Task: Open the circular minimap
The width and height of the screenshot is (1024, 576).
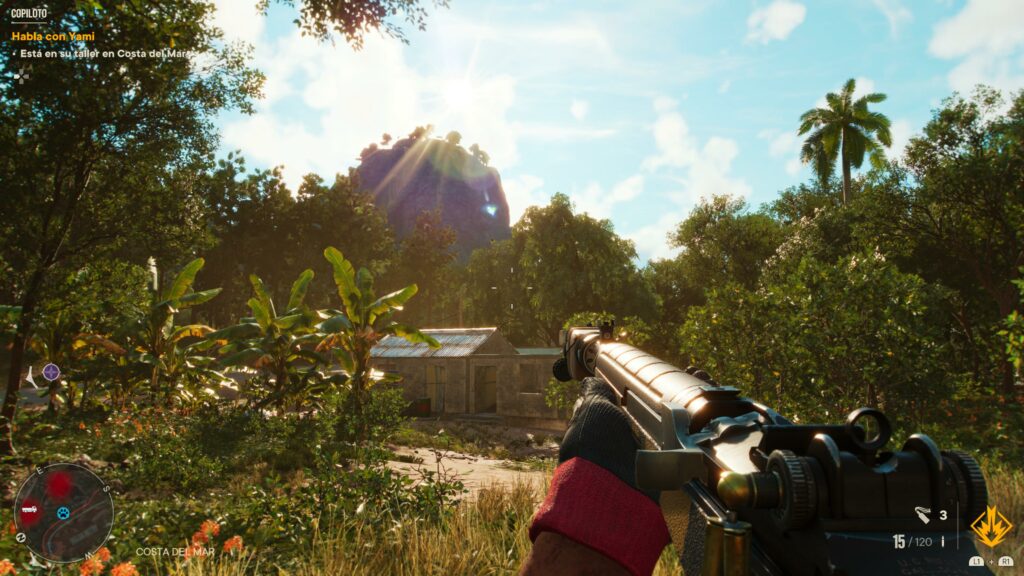Action: (x=63, y=512)
